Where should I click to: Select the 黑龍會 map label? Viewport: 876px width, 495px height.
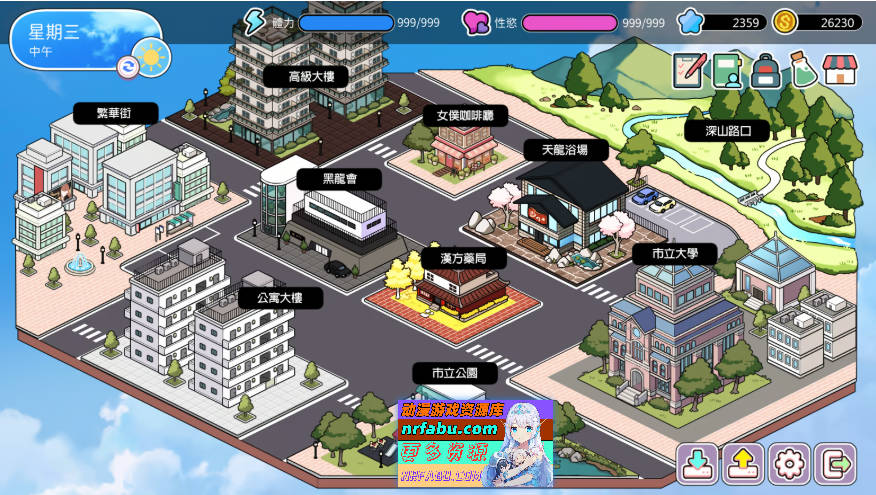[x=338, y=179]
